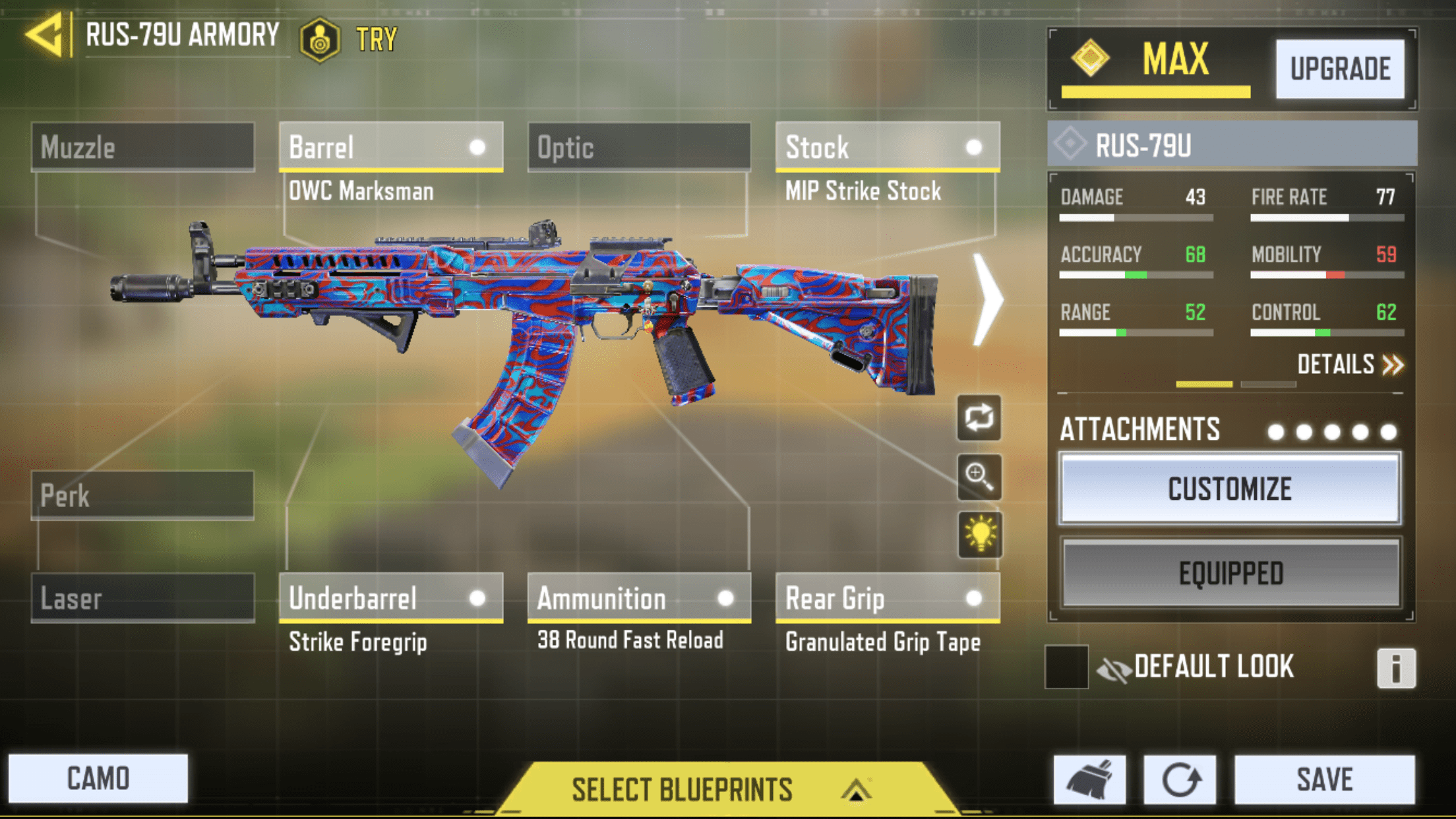Select the Barrel attachment slot

coord(390,147)
